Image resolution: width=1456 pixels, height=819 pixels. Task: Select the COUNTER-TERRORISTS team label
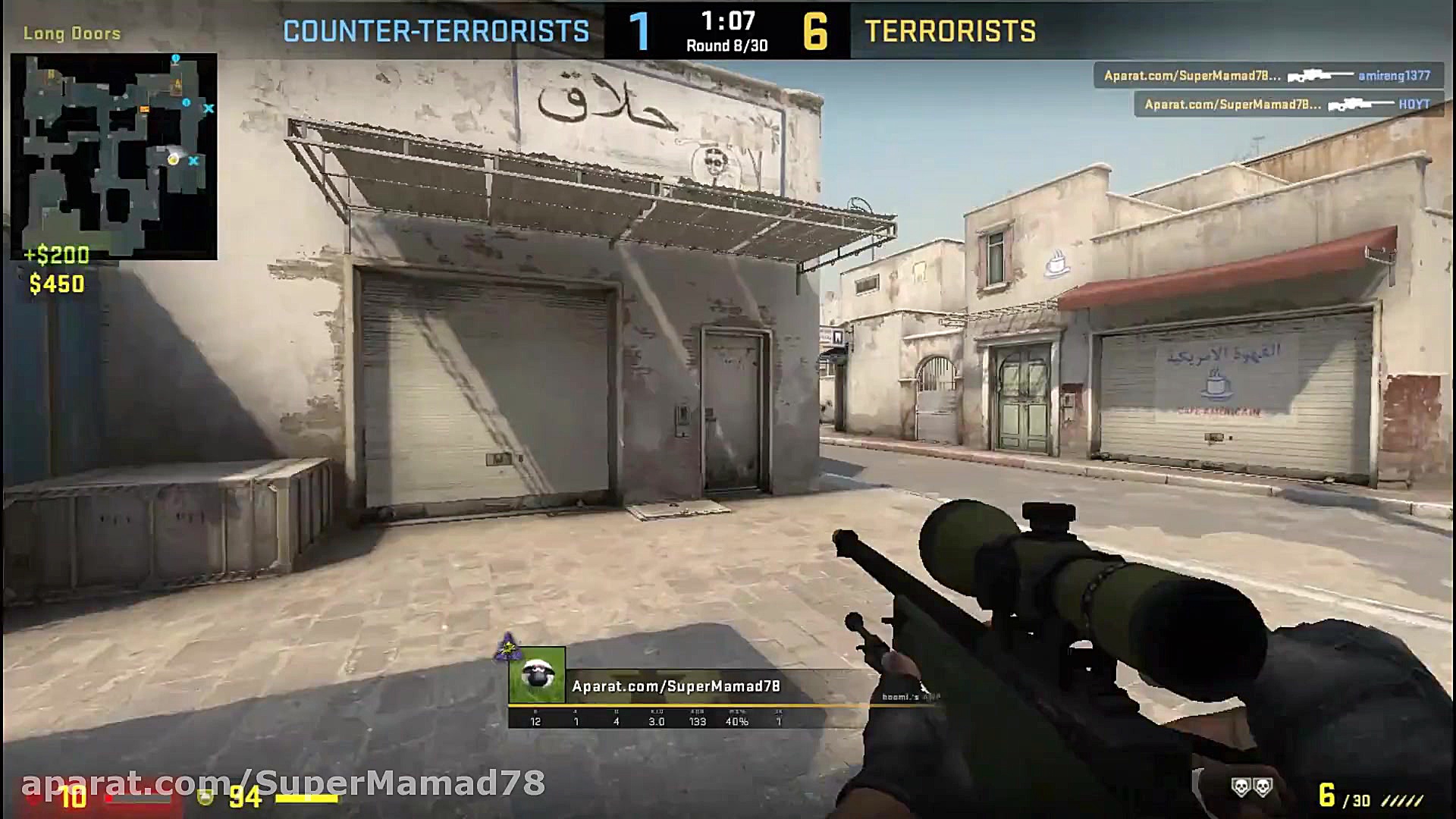[436, 30]
